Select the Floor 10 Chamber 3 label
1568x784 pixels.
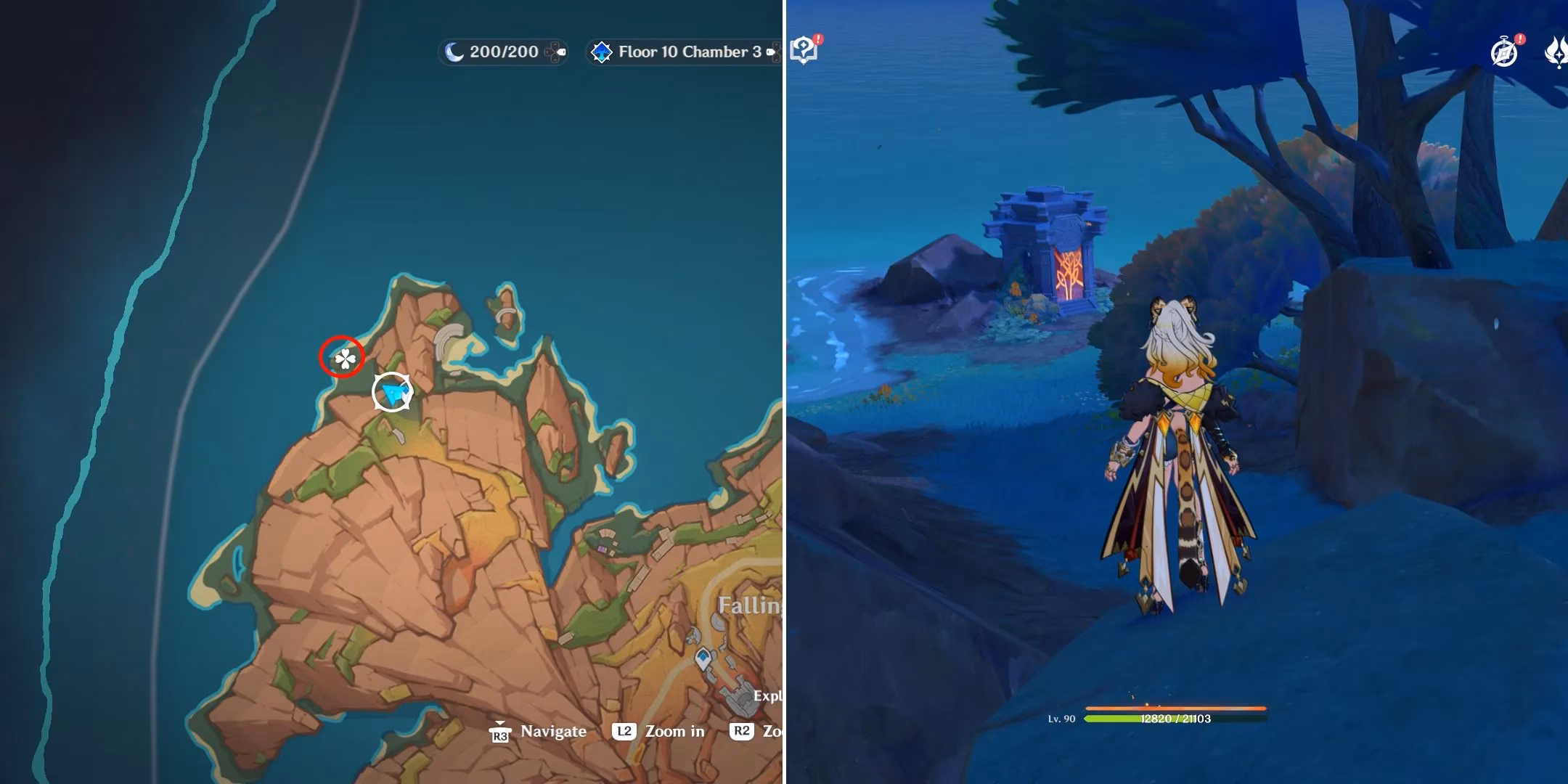point(691,52)
